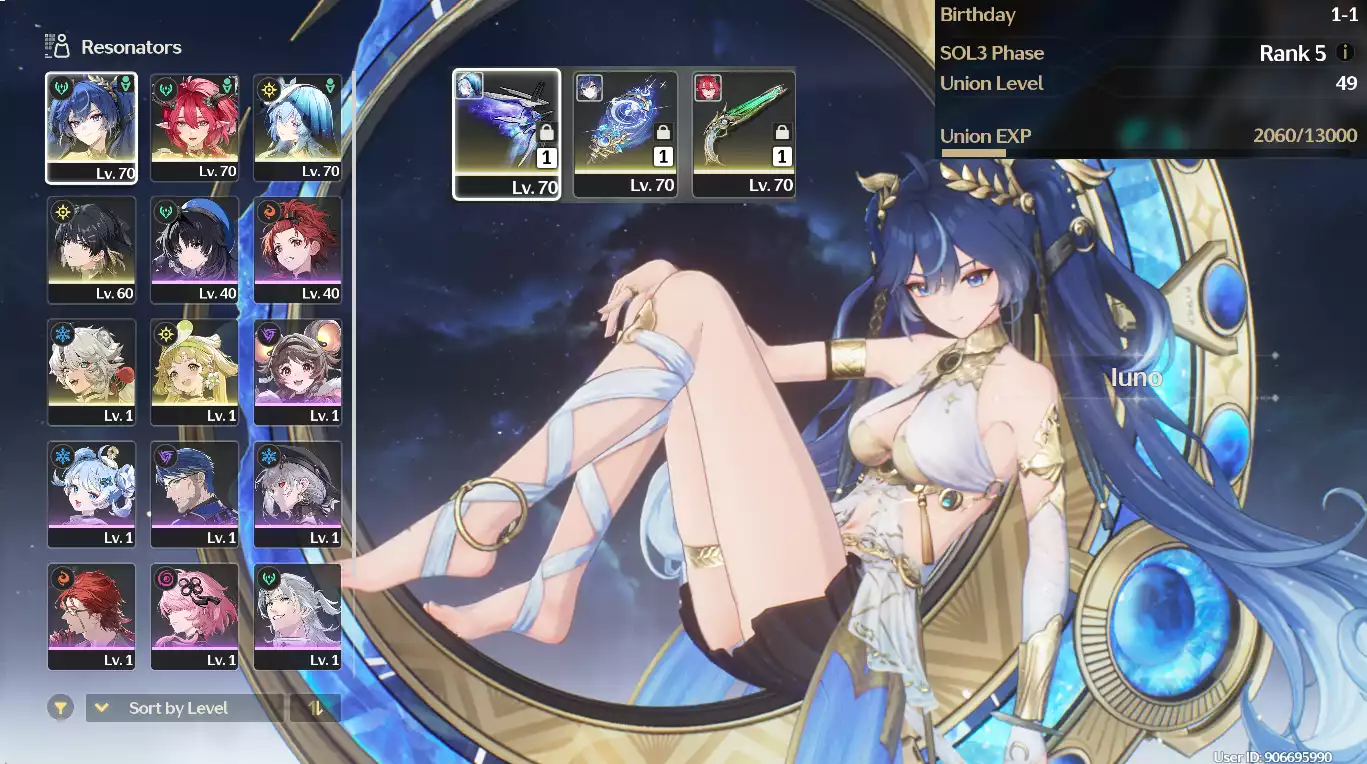The height and width of the screenshot is (764, 1367).
Task: Select the brown-haired resonator with round buns
Action: (297, 372)
